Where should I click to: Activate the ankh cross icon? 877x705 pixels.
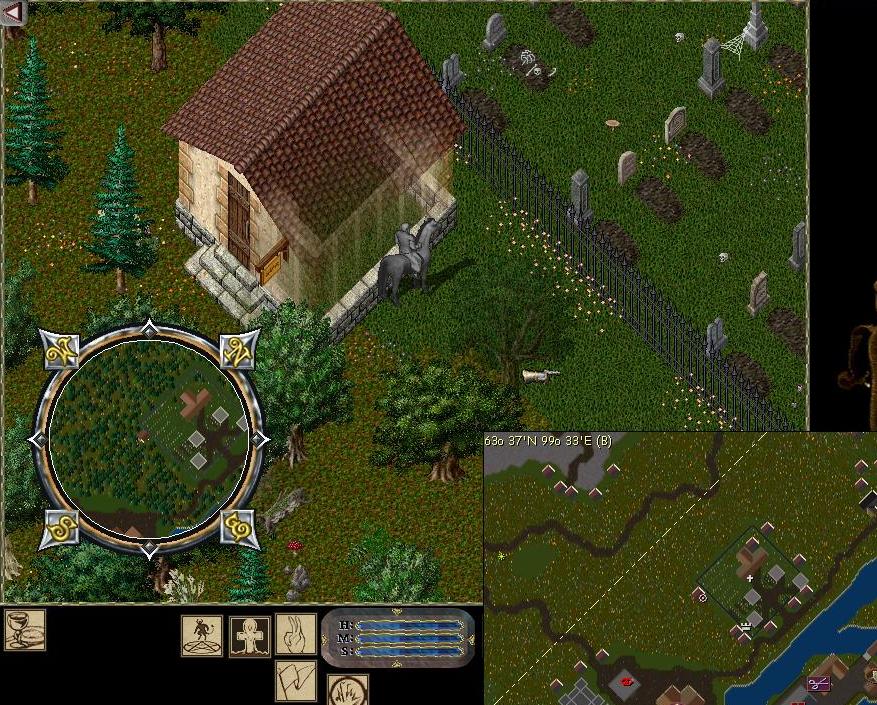click(249, 636)
